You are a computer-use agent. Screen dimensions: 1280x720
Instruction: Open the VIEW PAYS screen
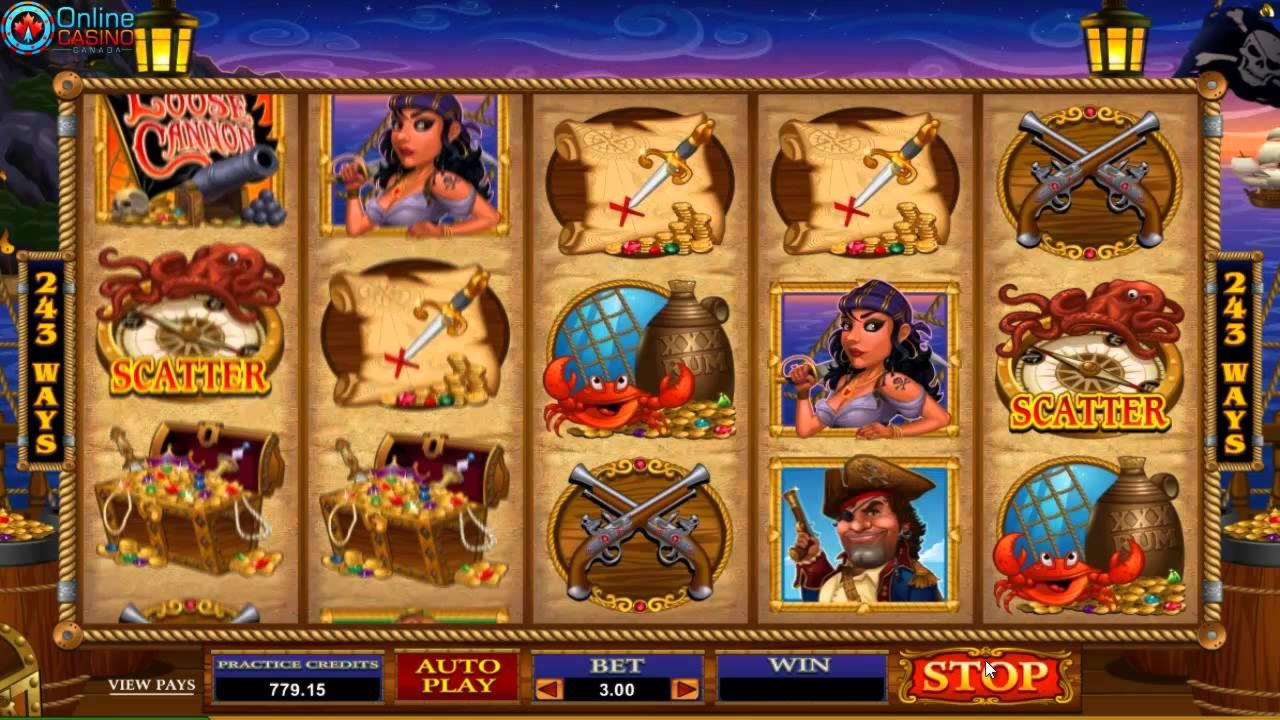point(150,684)
